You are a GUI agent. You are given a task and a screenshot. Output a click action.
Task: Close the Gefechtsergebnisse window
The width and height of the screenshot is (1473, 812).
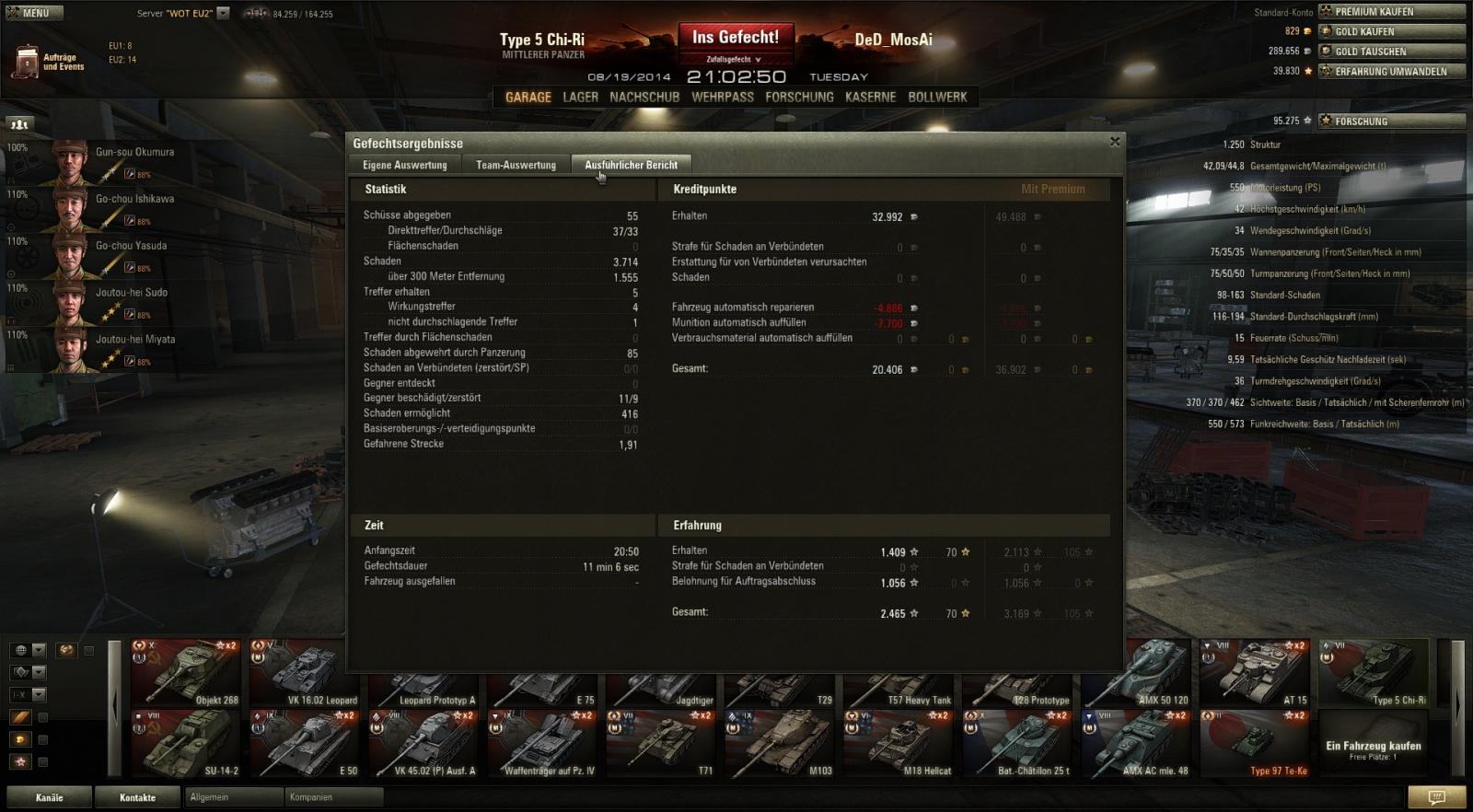tap(1115, 142)
